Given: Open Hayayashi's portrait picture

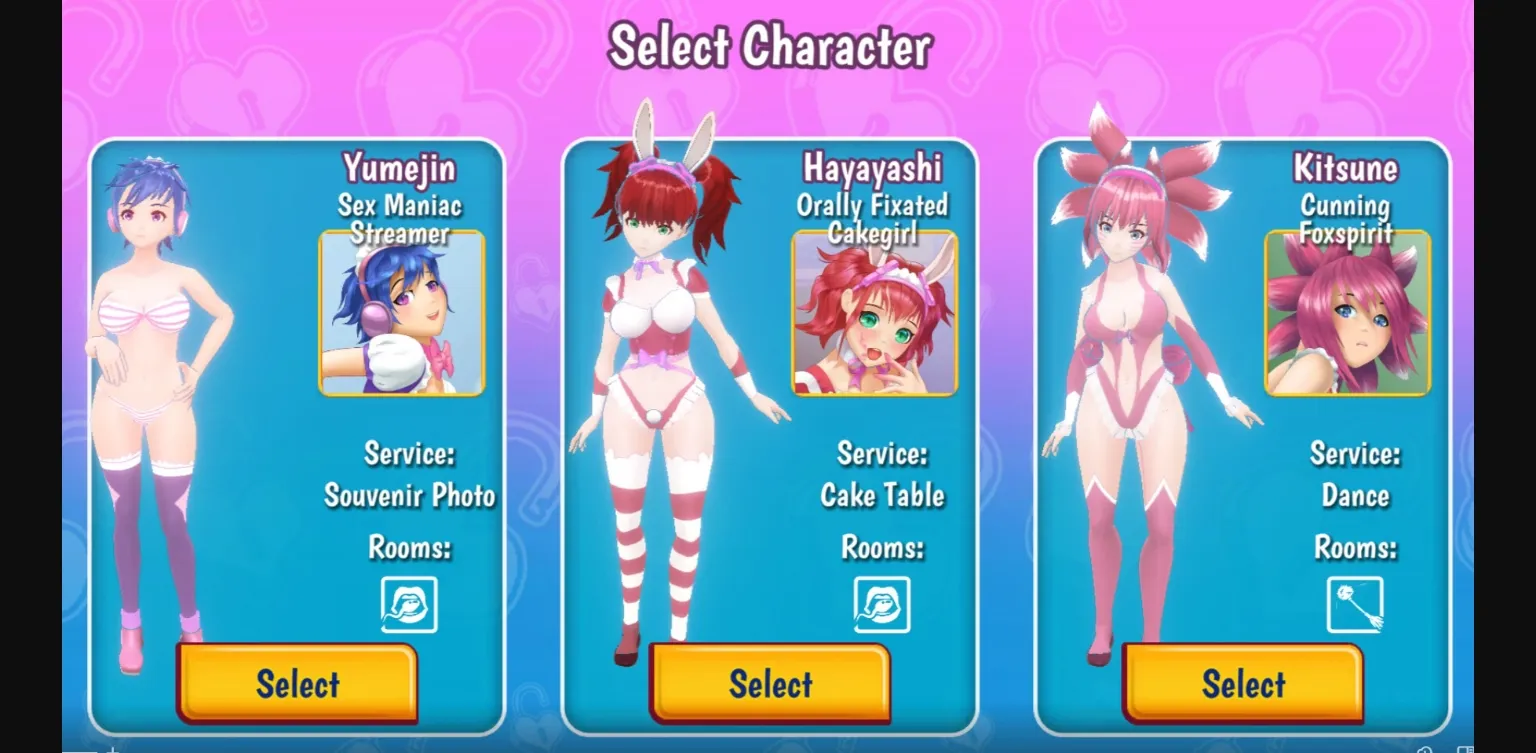Looking at the screenshot, I should 875,313.
